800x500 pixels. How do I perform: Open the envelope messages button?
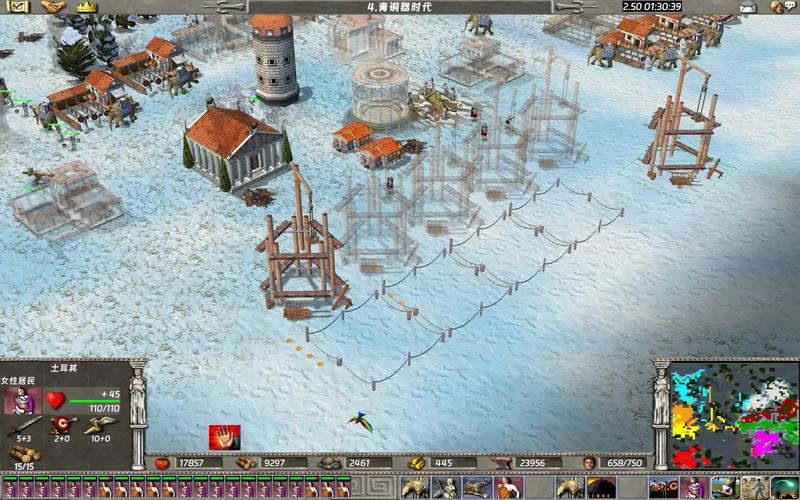tap(19, 7)
